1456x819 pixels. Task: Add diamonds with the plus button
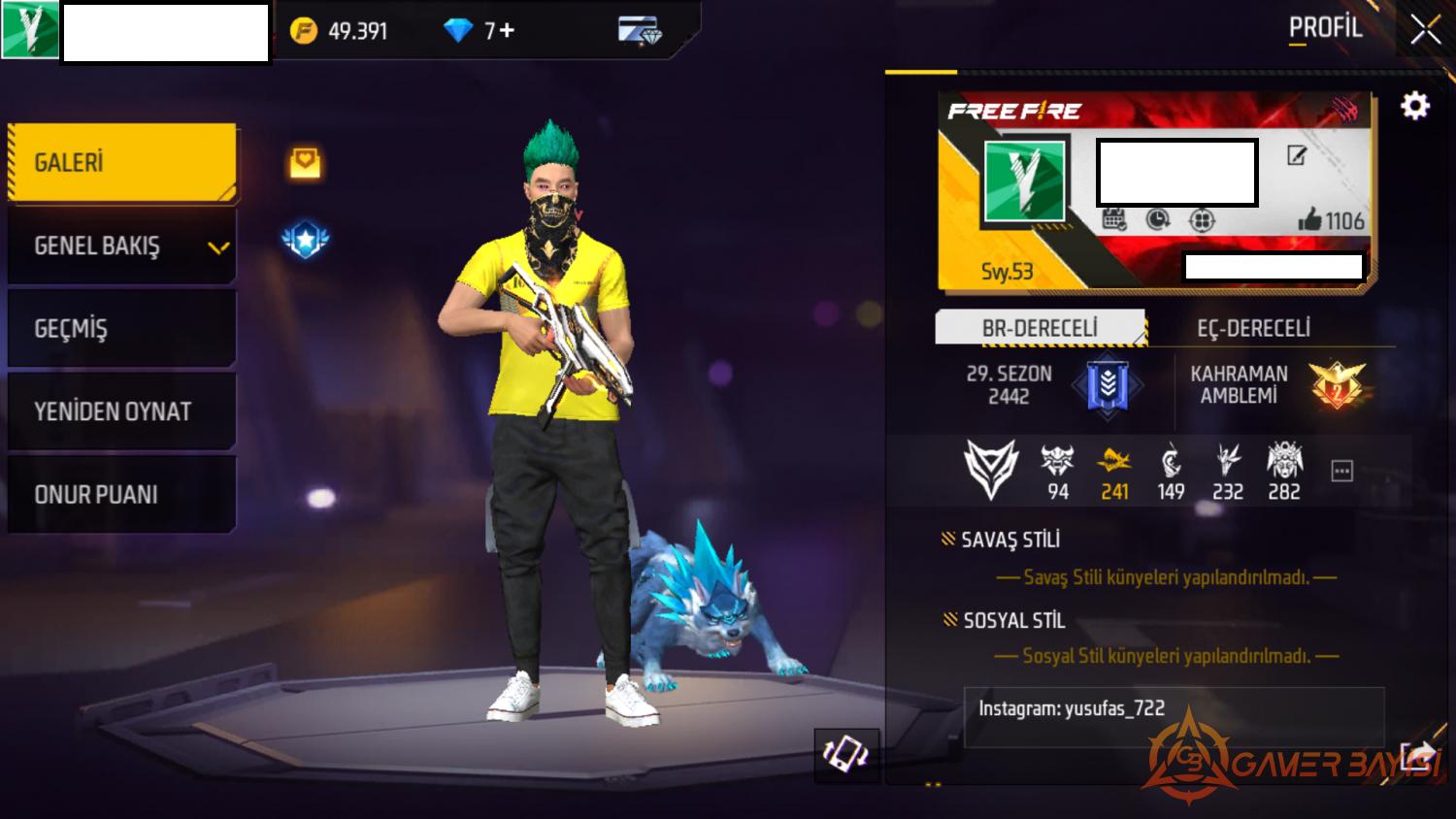pos(507,31)
